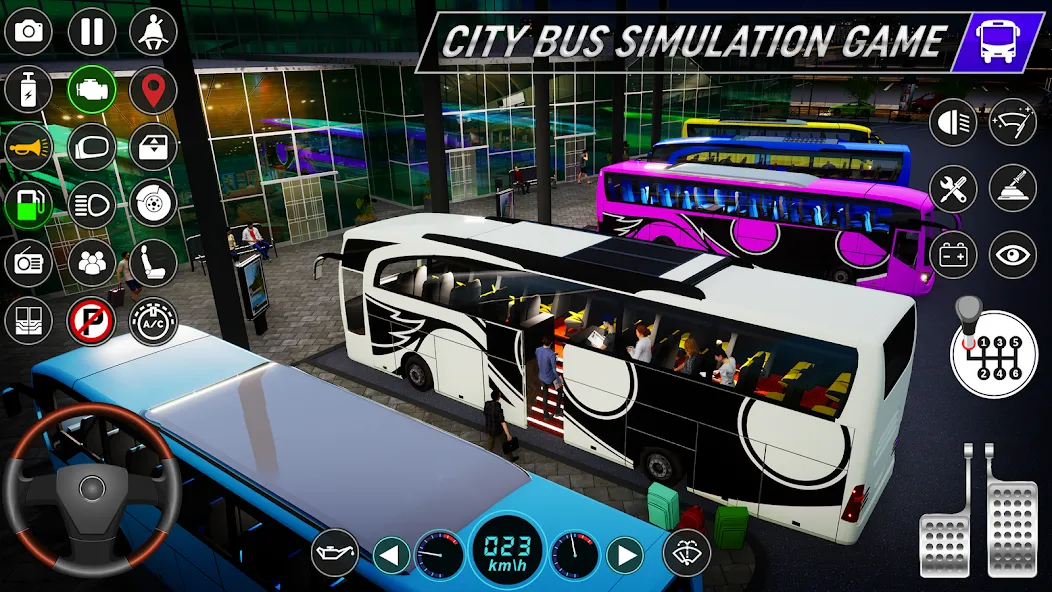The height and width of the screenshot is (592, 1052).
Task: Signal right with the right arrow indicator
Action: (x=625, y=554)
